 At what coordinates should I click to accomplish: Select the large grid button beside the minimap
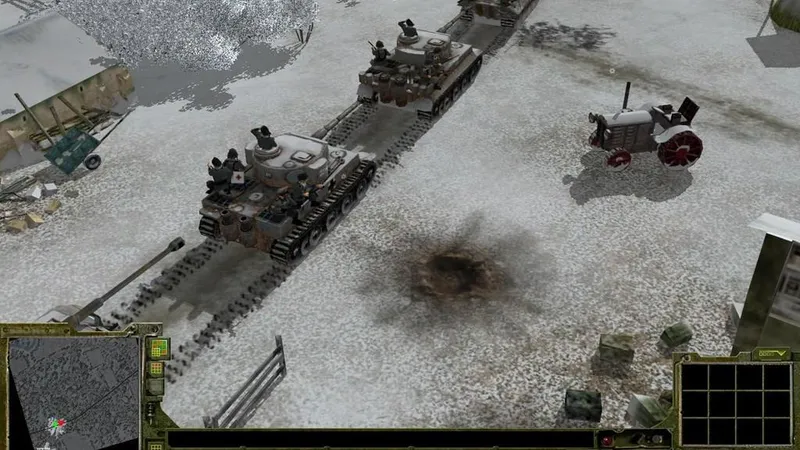click(x=158, y=348)
